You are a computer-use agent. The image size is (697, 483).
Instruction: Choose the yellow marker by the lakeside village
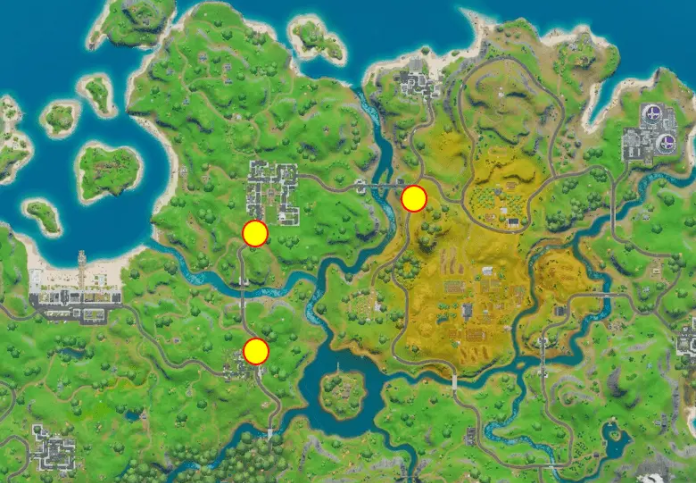(x=256, y=351)
